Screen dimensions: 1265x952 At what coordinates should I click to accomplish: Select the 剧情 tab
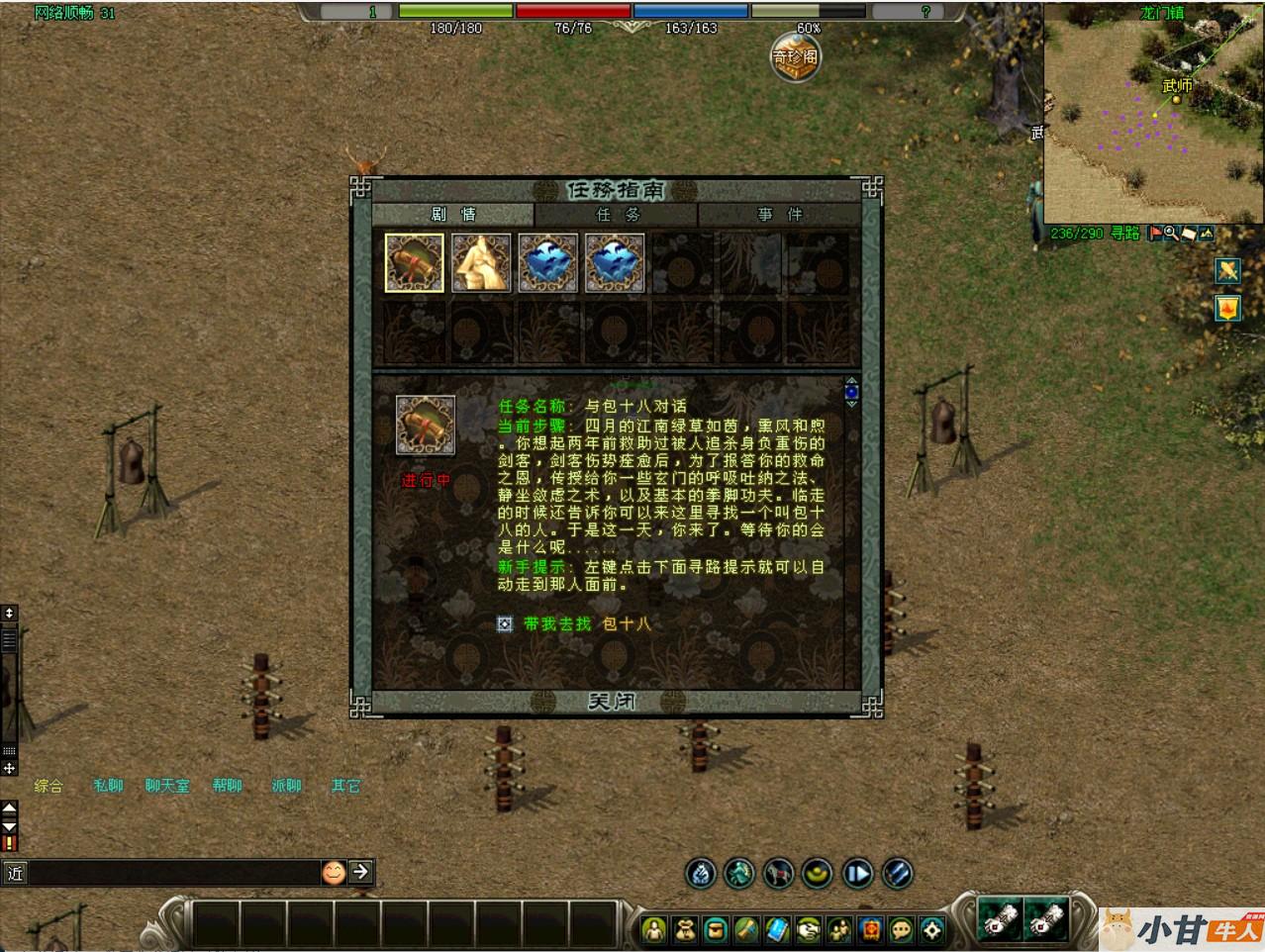[453, 215]
